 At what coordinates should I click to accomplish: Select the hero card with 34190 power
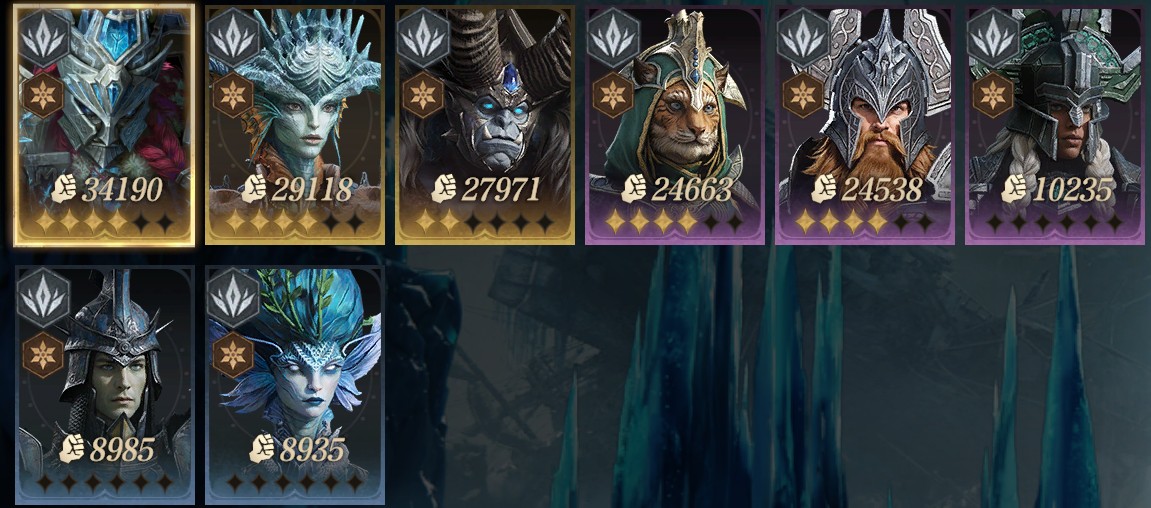tap(104, 125)
